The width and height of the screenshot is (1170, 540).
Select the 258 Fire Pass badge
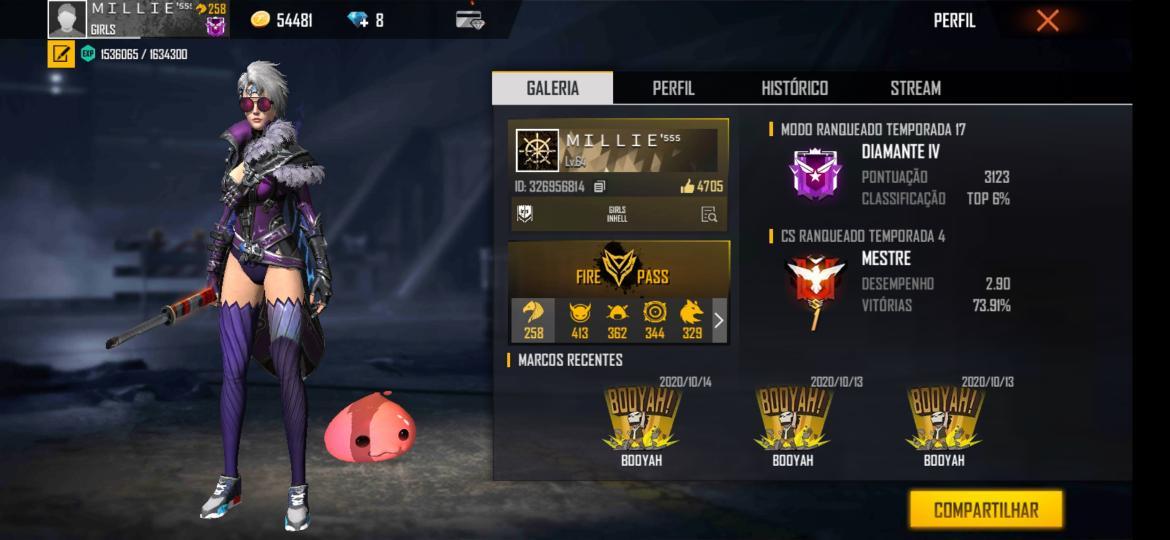click(533, 320)
